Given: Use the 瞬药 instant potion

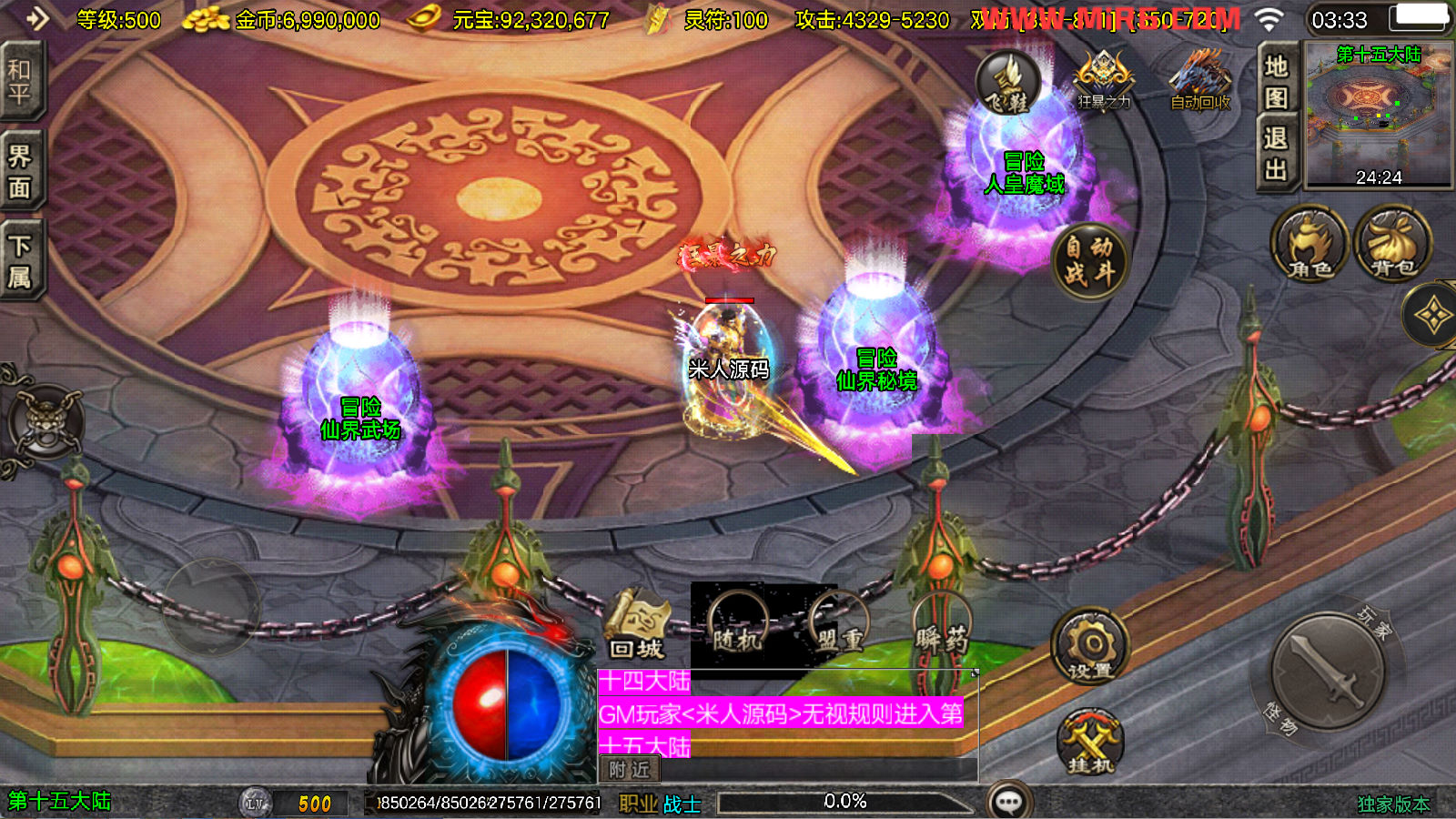Looking at the screenshot, I should click(942, 625).
